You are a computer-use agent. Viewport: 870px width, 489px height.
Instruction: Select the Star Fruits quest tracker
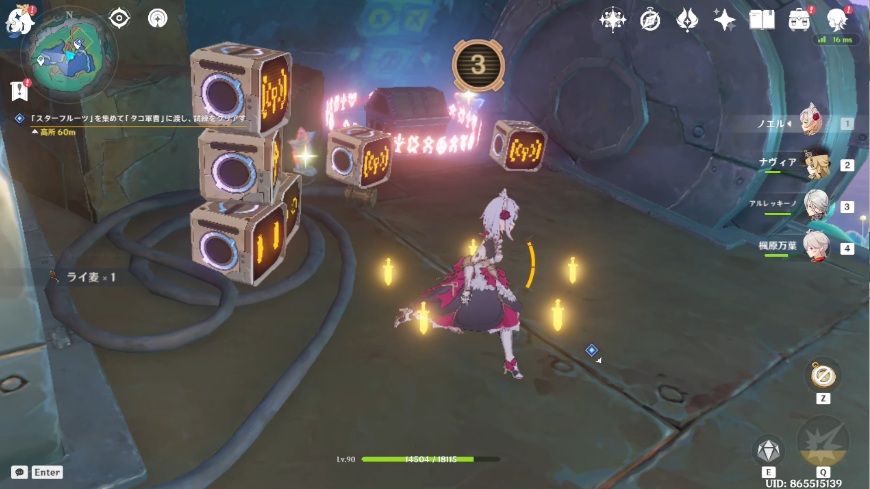point(130,118)
